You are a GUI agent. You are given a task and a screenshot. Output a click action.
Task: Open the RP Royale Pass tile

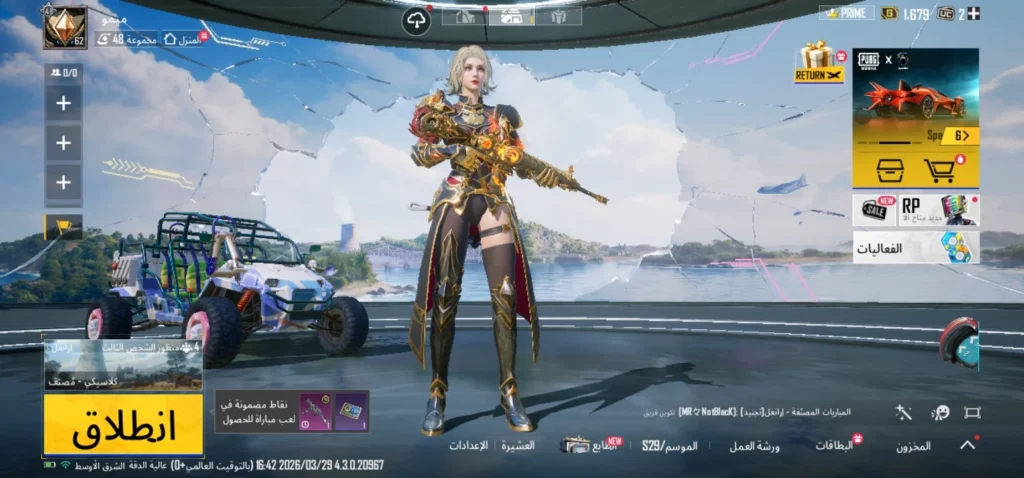click(939, 210)
